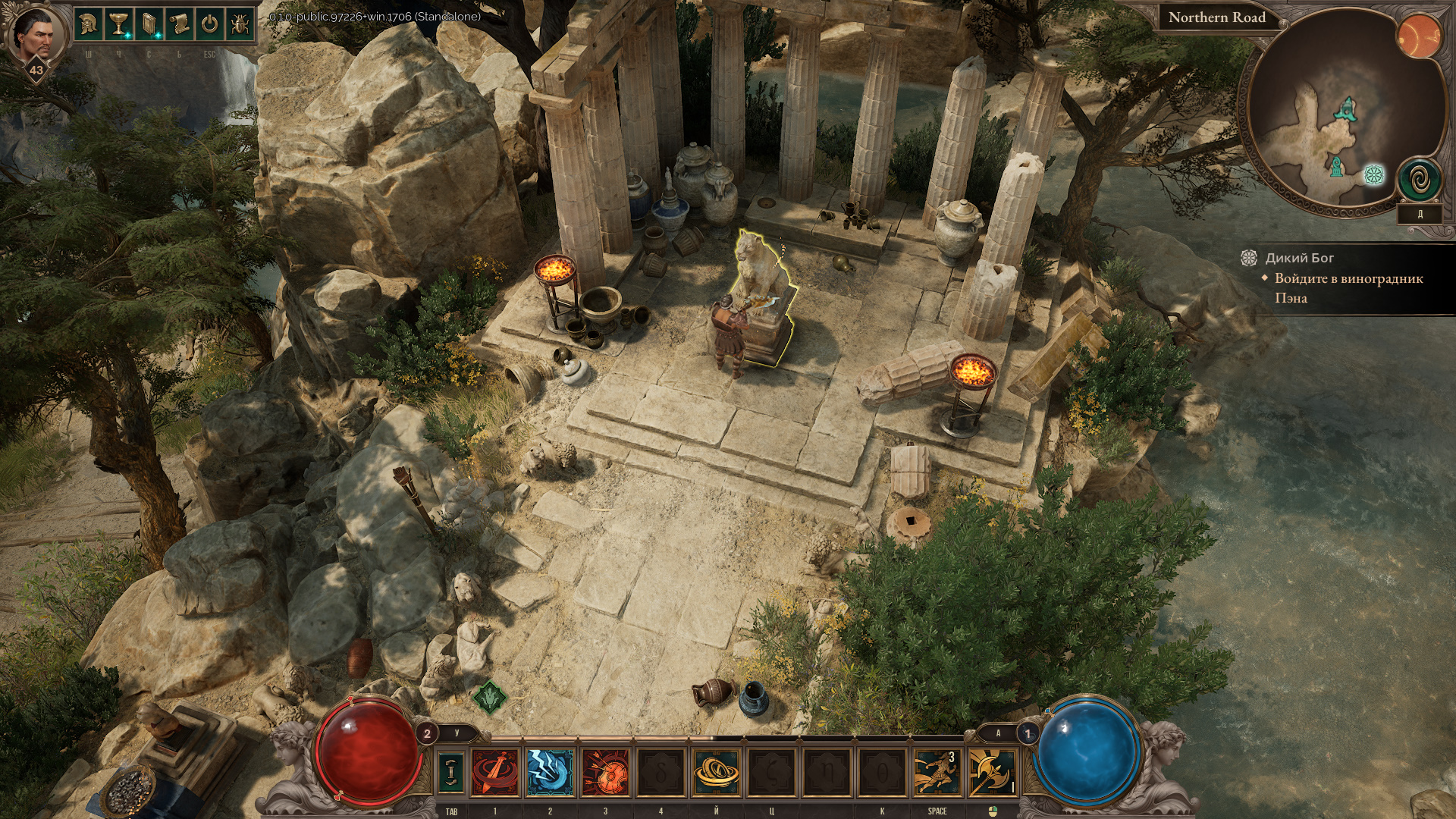The image size is (1456, 819).
Task: Open the character sheet via the portrait
Action: [32, 34]
